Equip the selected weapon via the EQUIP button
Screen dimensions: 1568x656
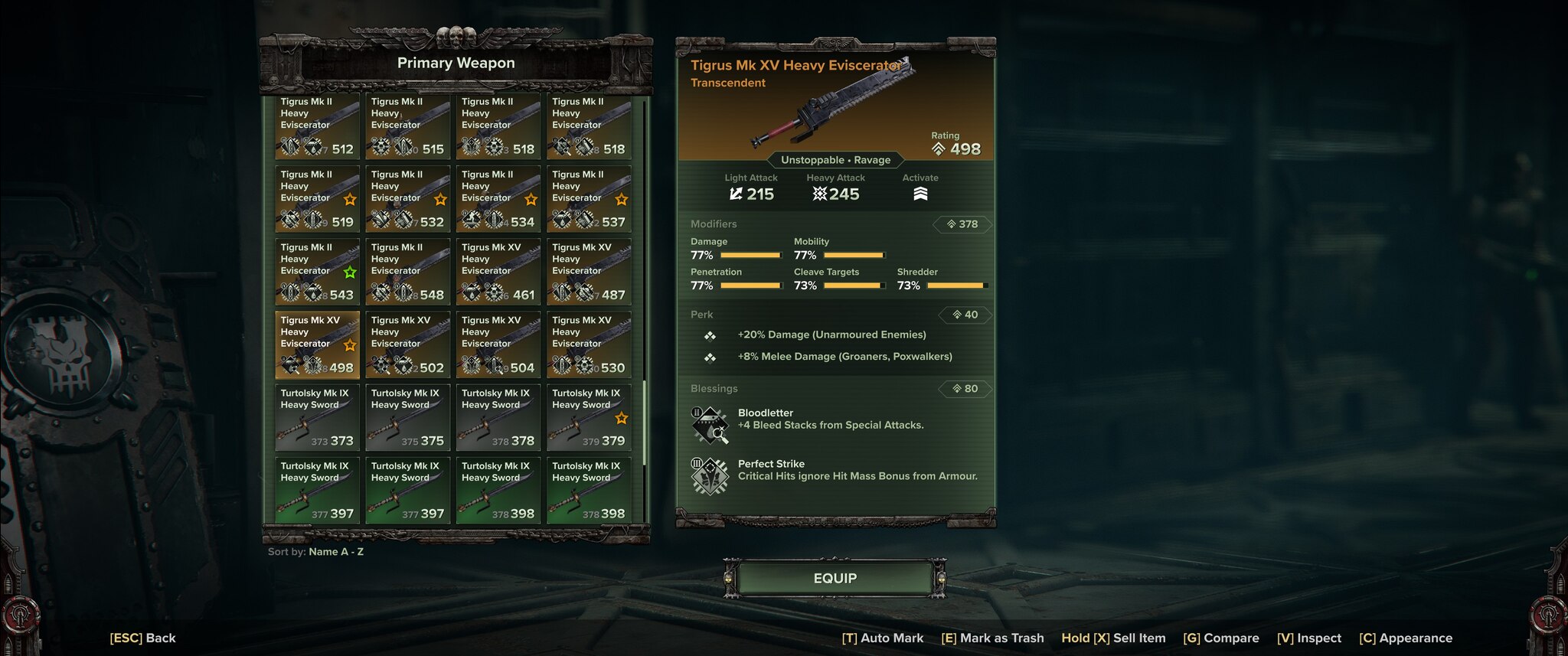point(835,579)
